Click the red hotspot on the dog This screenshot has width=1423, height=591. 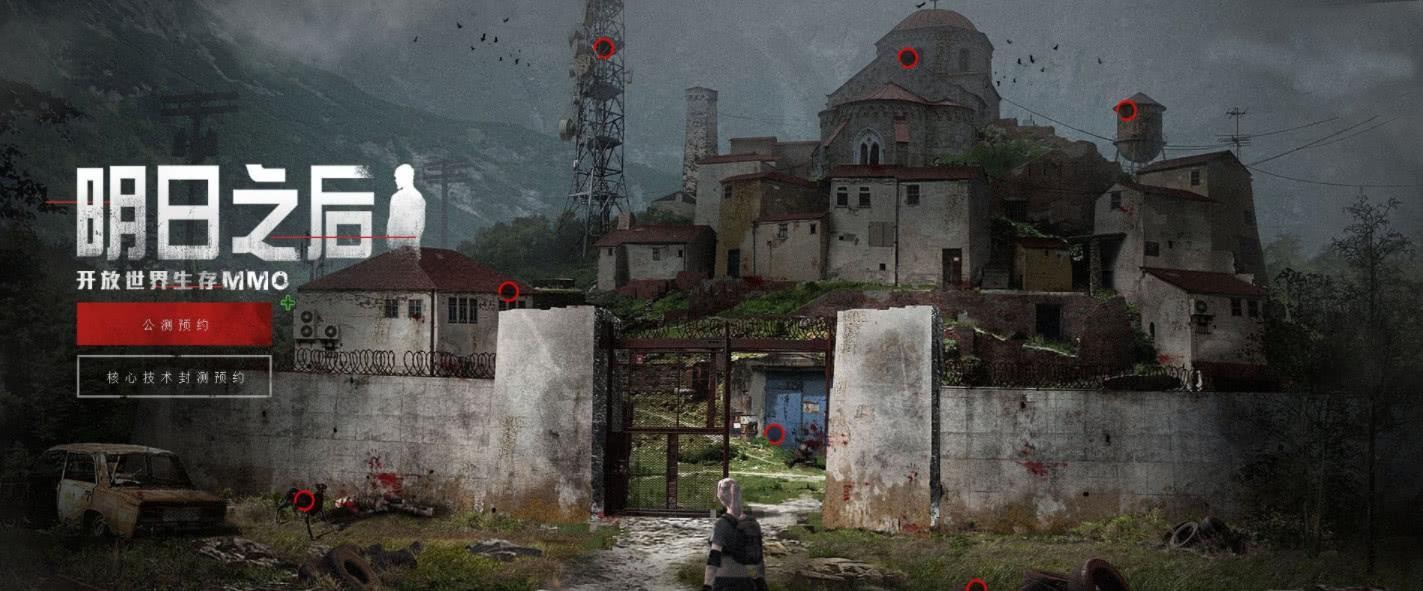[305, 498]
